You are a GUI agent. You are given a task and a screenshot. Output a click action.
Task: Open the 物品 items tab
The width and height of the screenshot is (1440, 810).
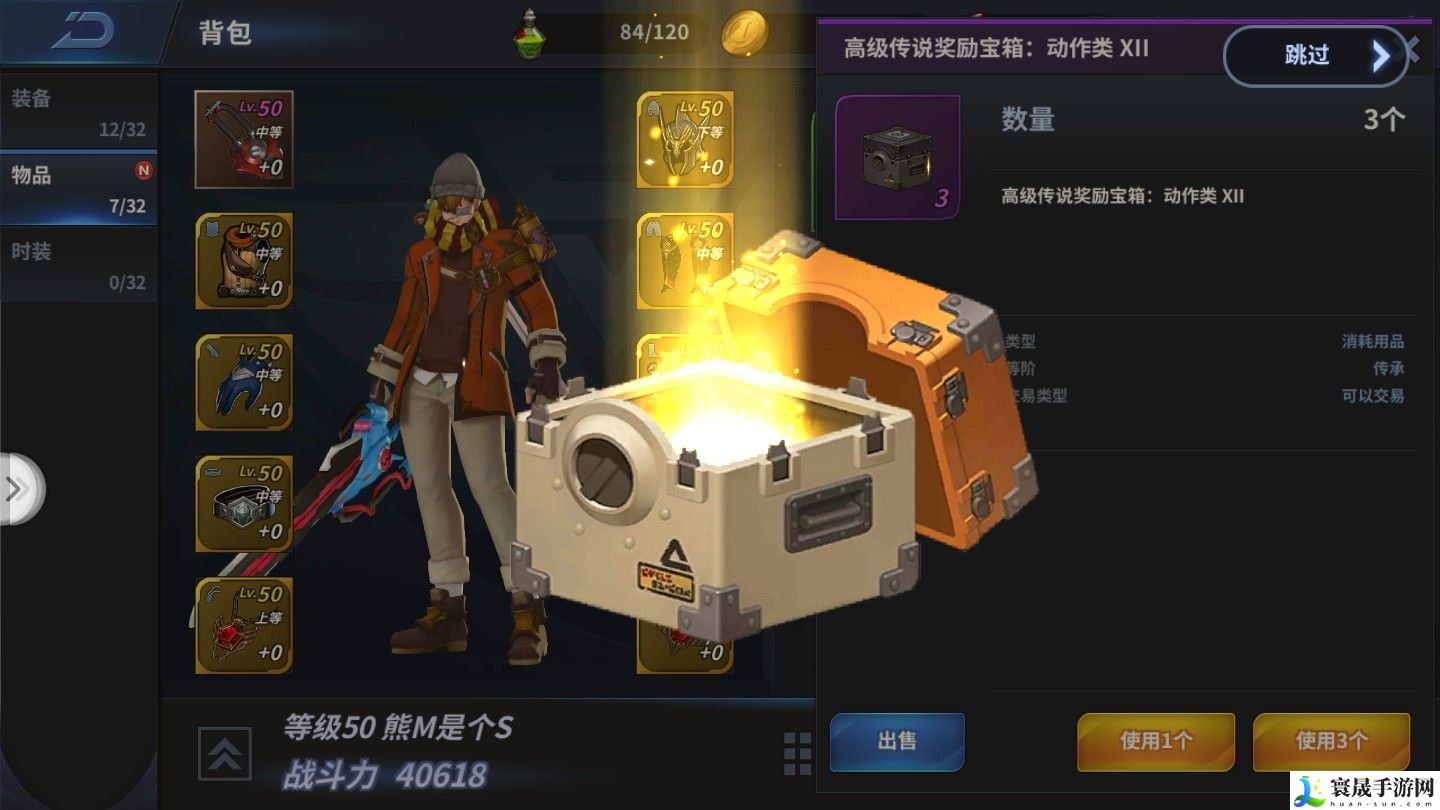pos(78,189)
